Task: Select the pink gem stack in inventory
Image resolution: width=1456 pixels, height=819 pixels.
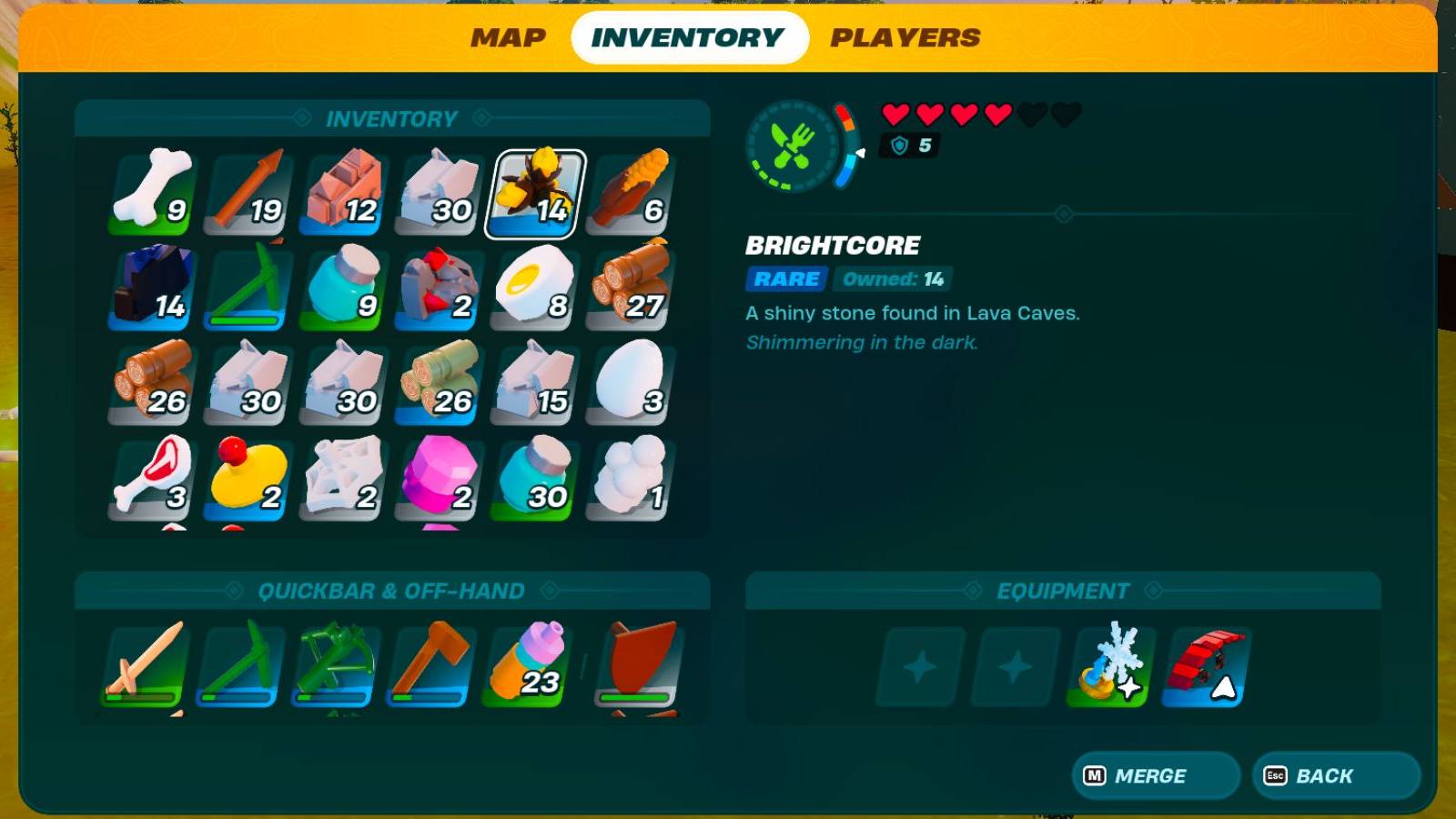Action: [437, 478]
